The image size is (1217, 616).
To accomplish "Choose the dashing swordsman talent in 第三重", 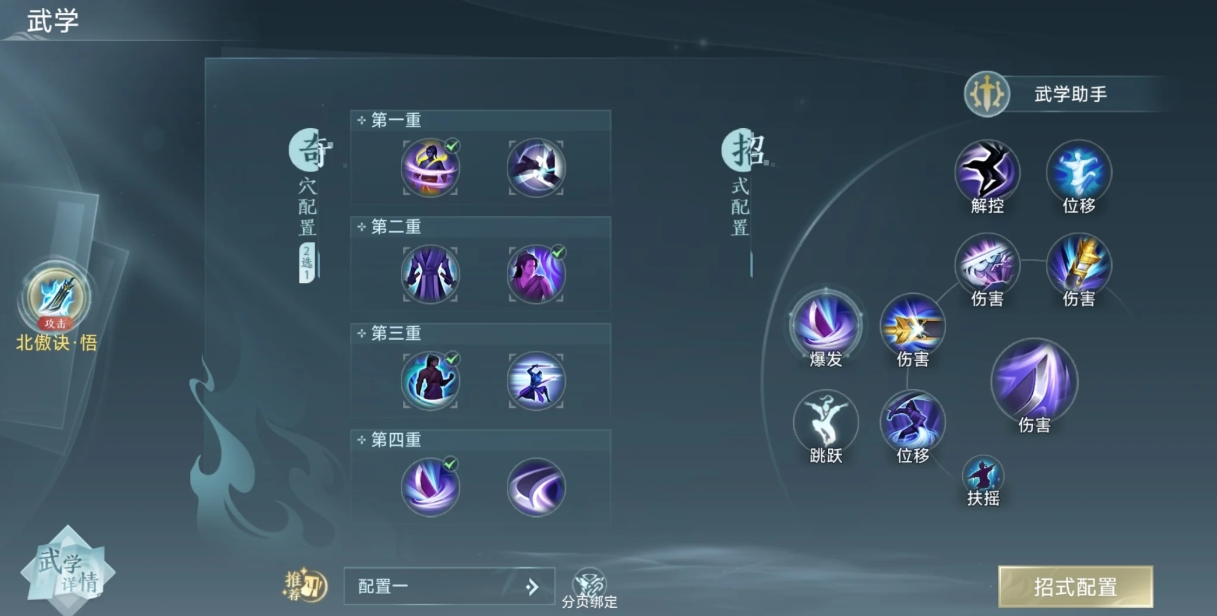I will click(536, 380).
